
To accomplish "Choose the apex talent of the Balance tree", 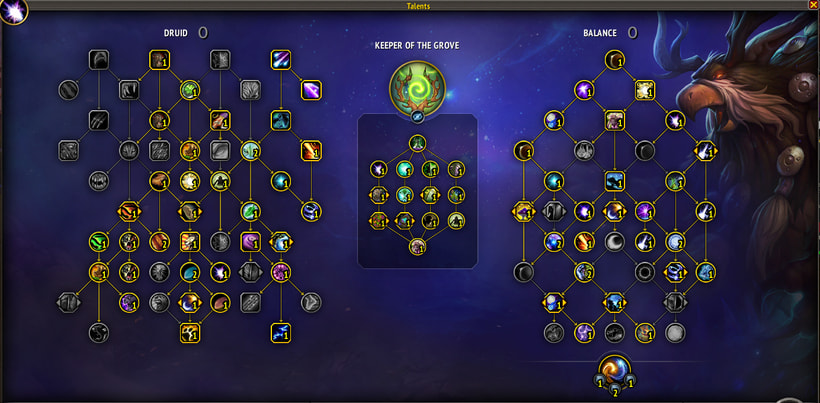I will pos(614,61).
